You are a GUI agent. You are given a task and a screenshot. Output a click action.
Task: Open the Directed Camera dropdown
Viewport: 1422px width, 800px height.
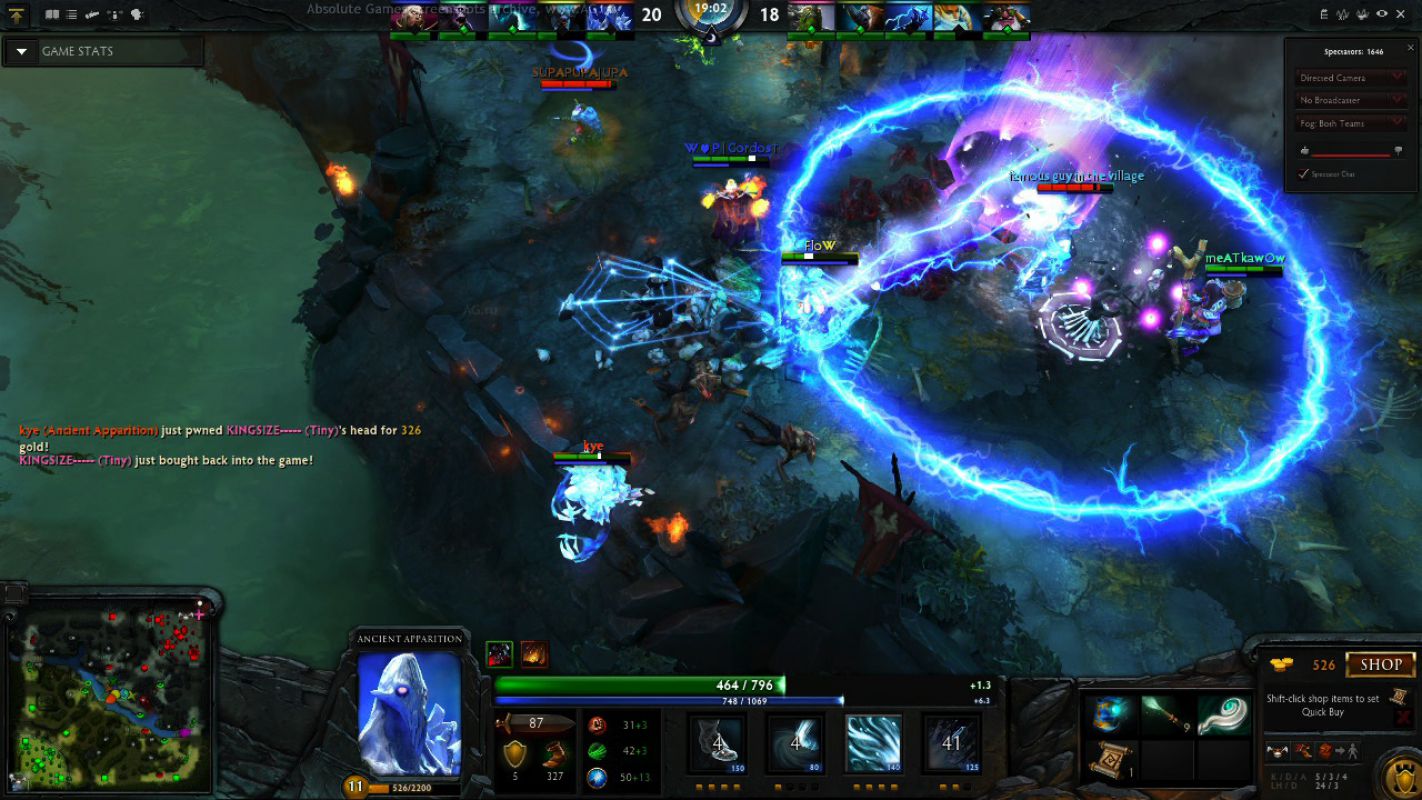click(x=1349, y=76)
